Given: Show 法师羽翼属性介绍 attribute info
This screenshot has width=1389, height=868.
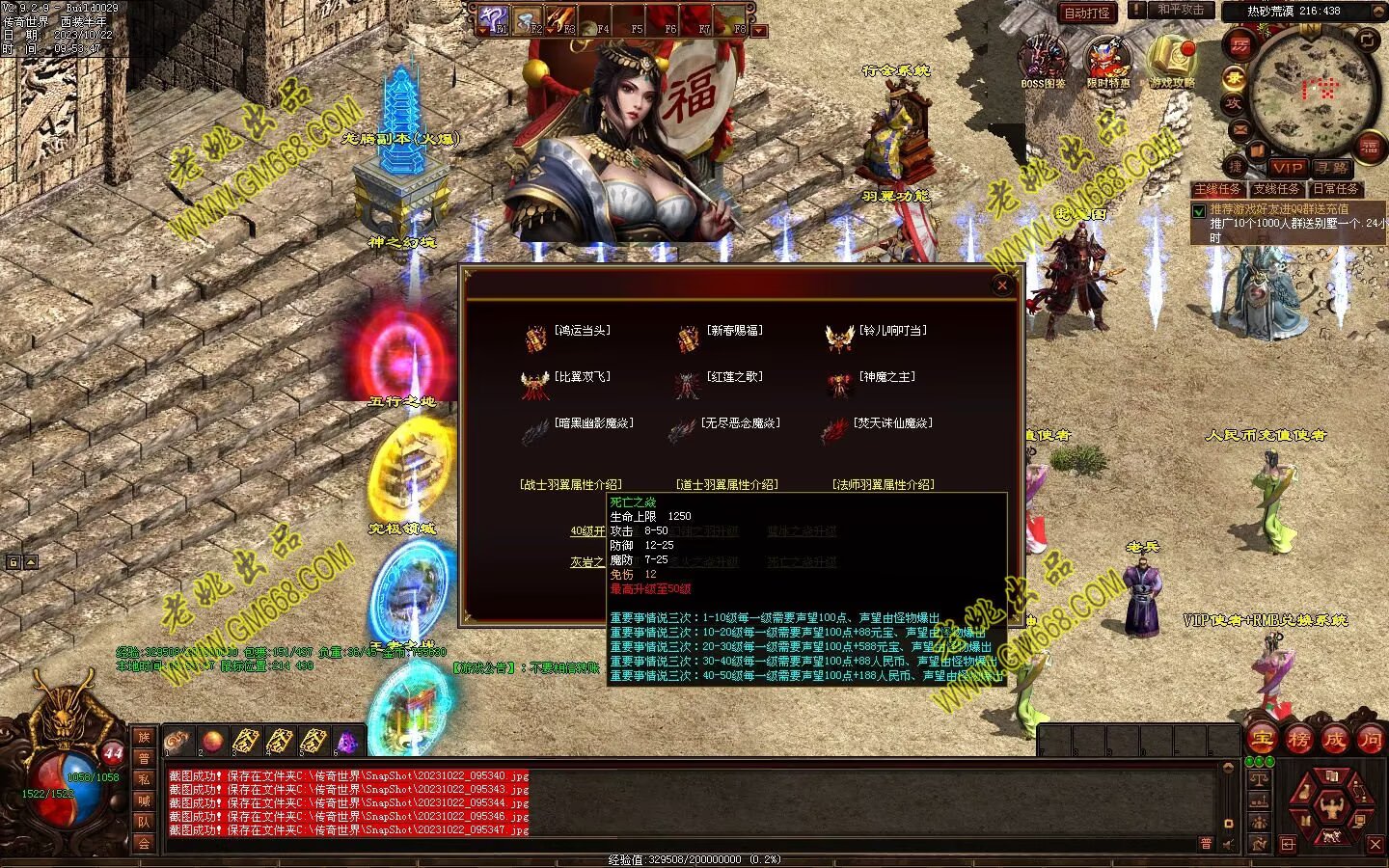Looking at the screenshot, I should click(883, 485).
